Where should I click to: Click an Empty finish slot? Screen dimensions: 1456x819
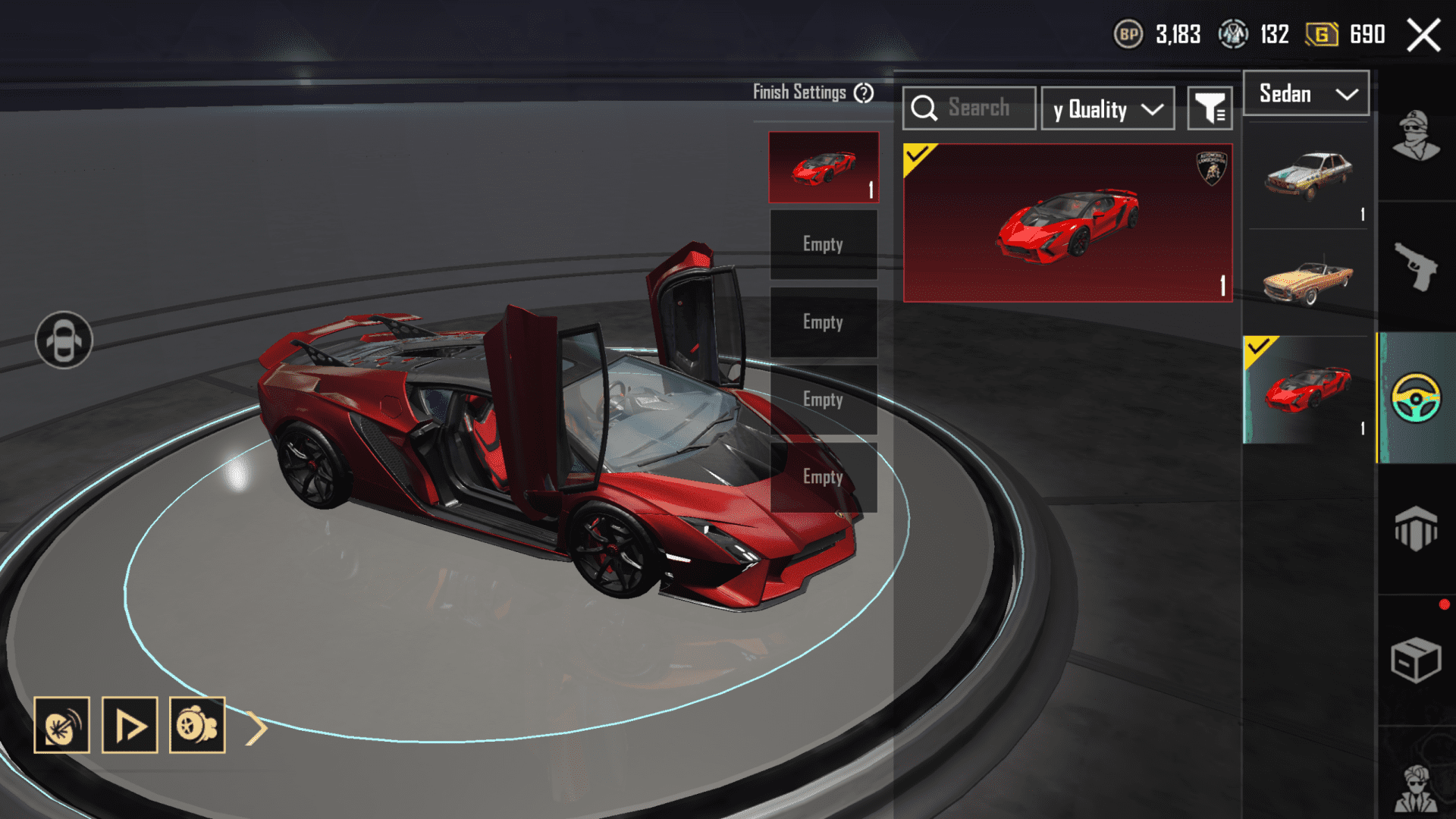click(x=824, y=243)
